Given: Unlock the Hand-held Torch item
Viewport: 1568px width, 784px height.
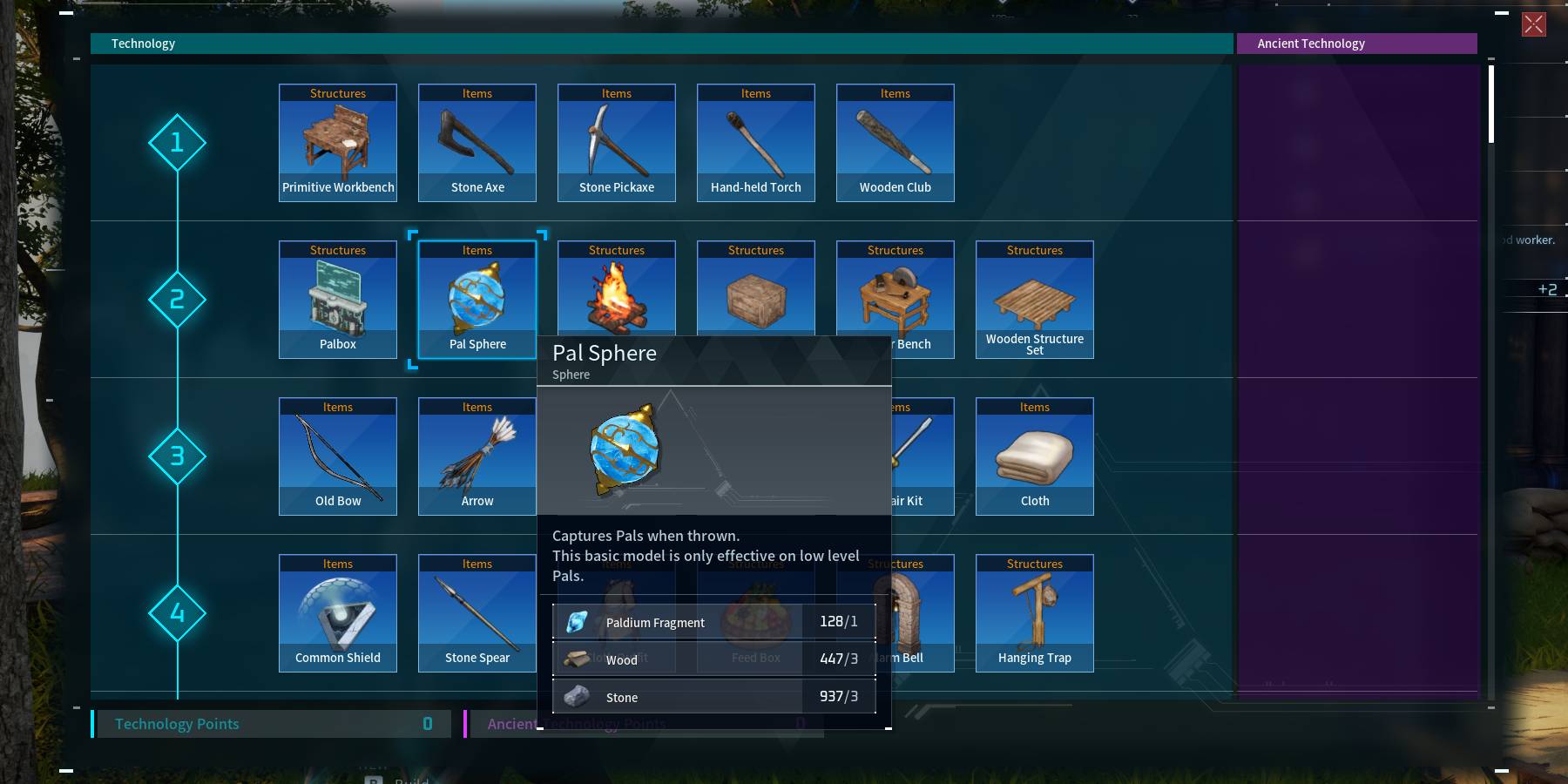Looking at the screenshot, I should coord(755,142).
